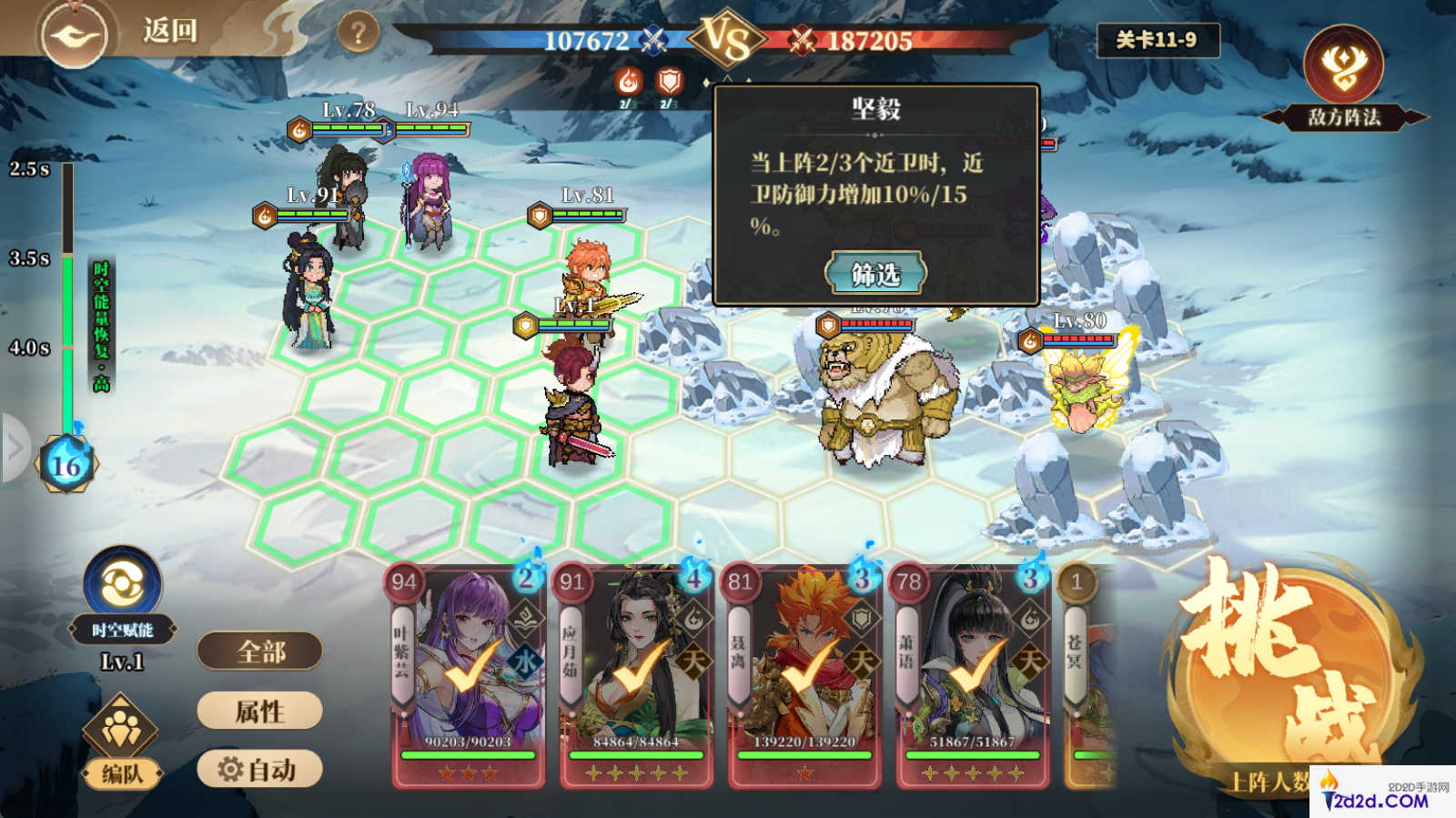This screenshot has height=818, width=1456.
Task: Choose the level 1 苍冥 hero card
Action: point(1087,675)
